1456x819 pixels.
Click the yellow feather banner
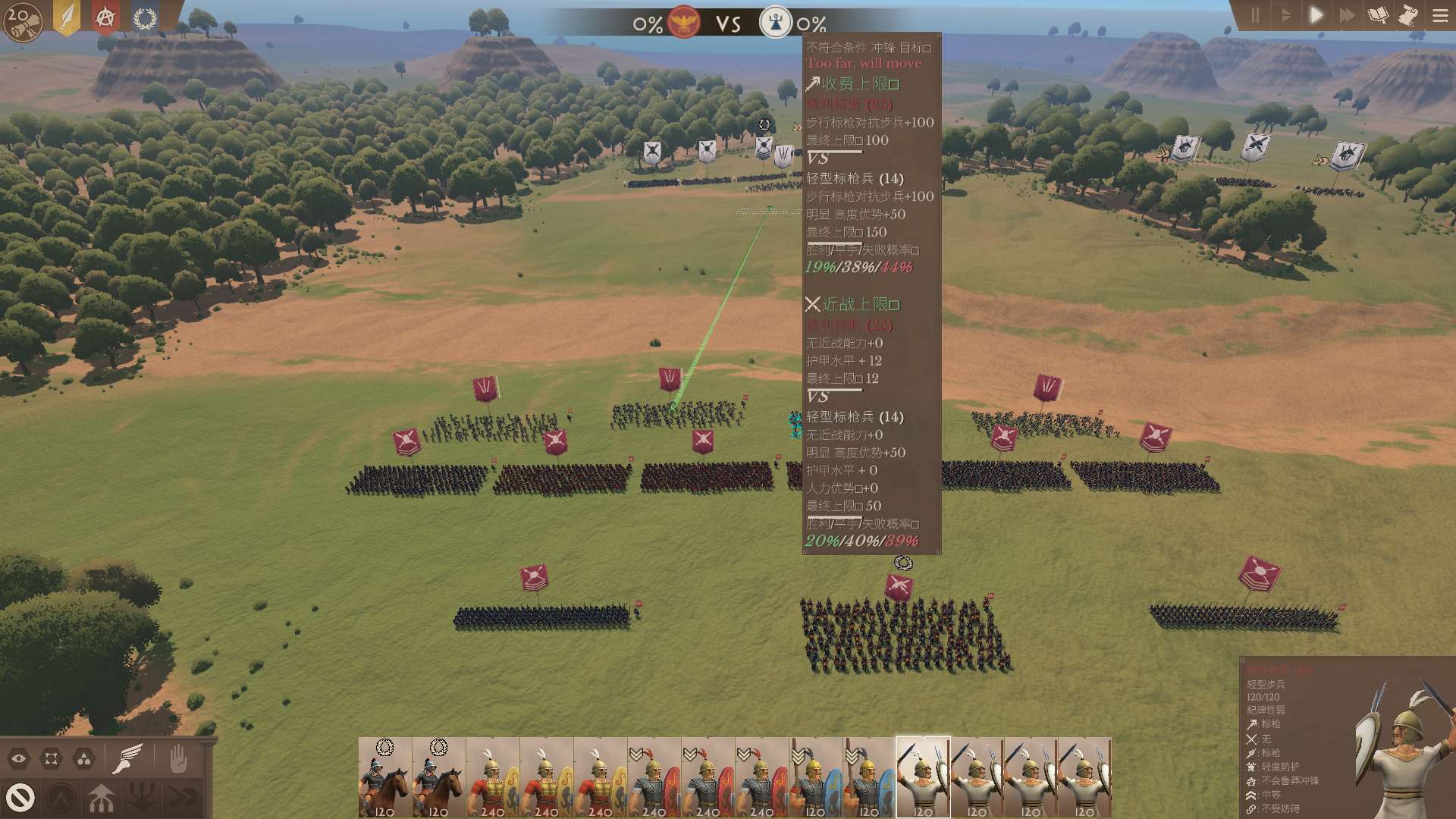[x=67, y=17]
